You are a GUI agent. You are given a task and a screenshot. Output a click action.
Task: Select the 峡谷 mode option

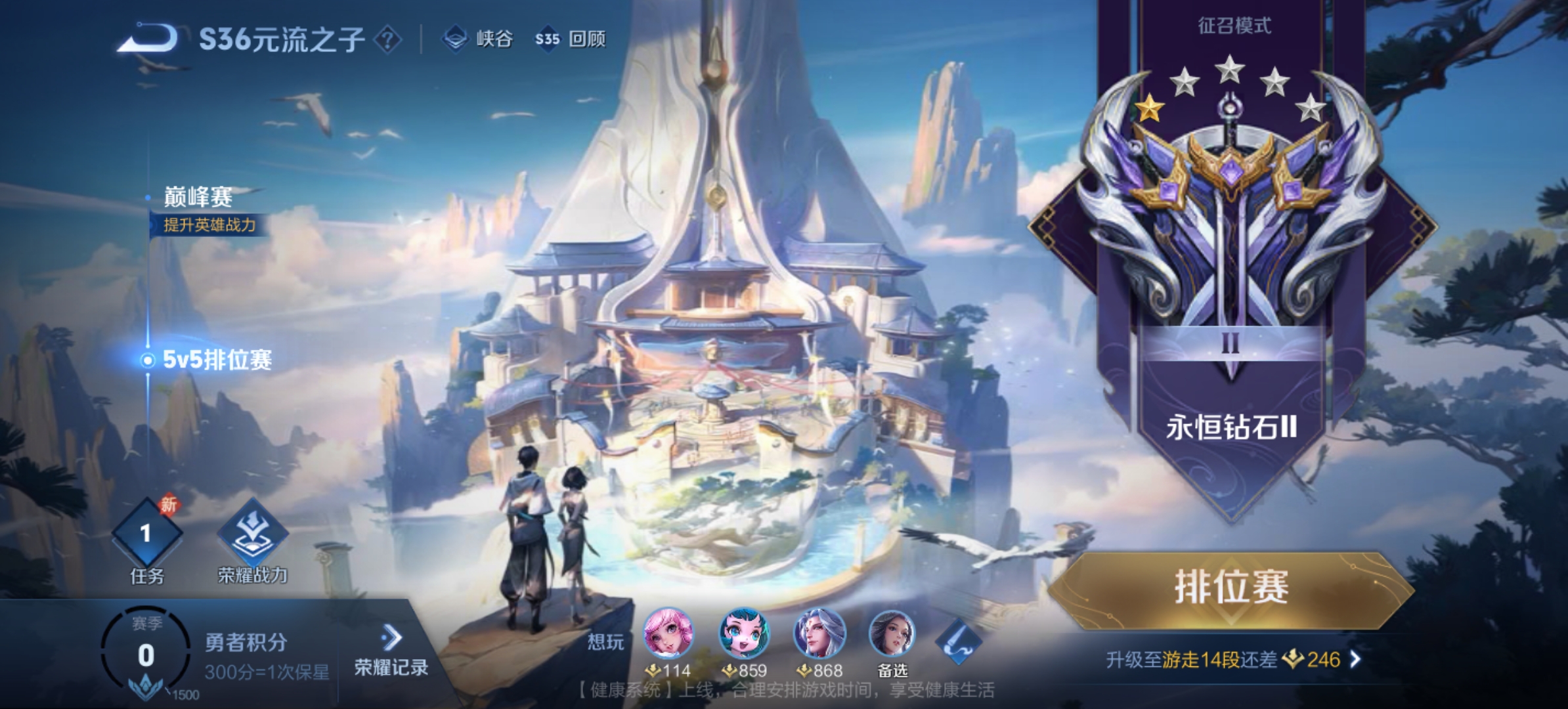pos(479,39)
